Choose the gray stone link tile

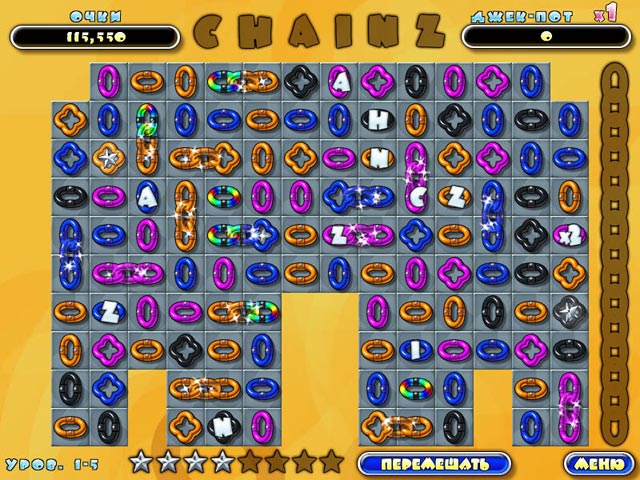(568, 311)
